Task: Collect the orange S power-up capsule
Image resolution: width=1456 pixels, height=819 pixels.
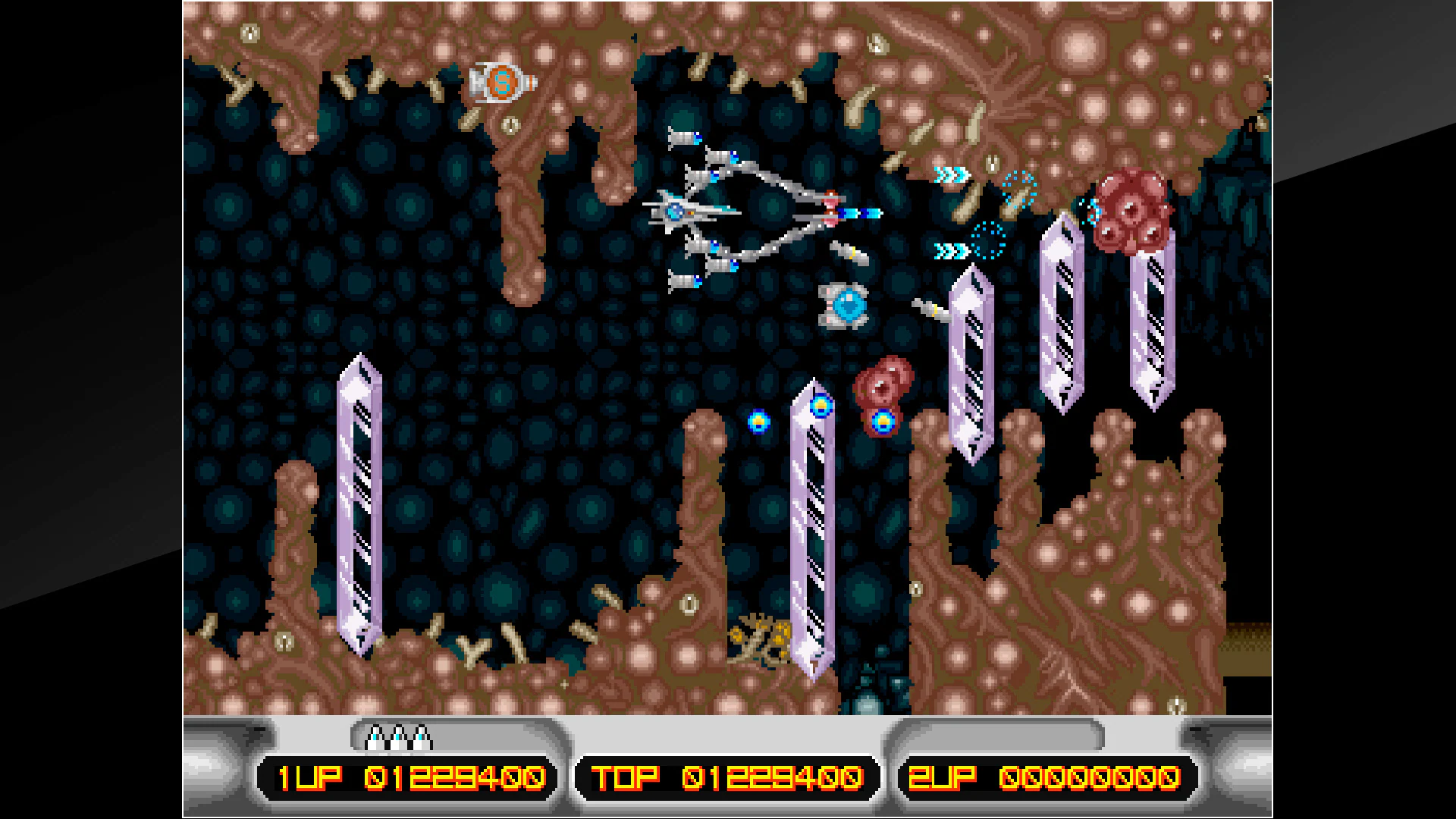Action: pyautogui.click(x=502, y=83)
